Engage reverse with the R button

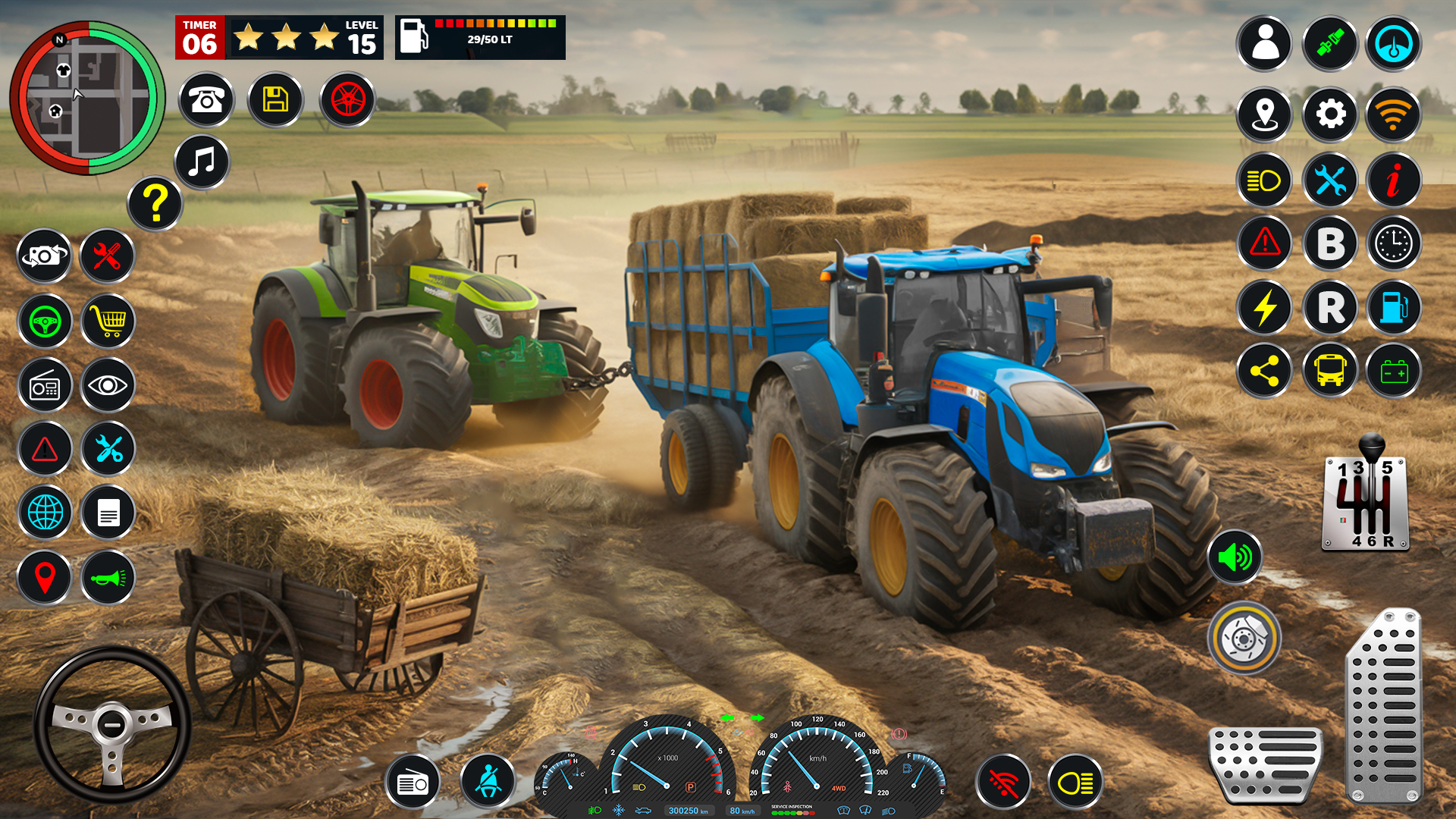pyautogui.click(x=1329, y=307)
